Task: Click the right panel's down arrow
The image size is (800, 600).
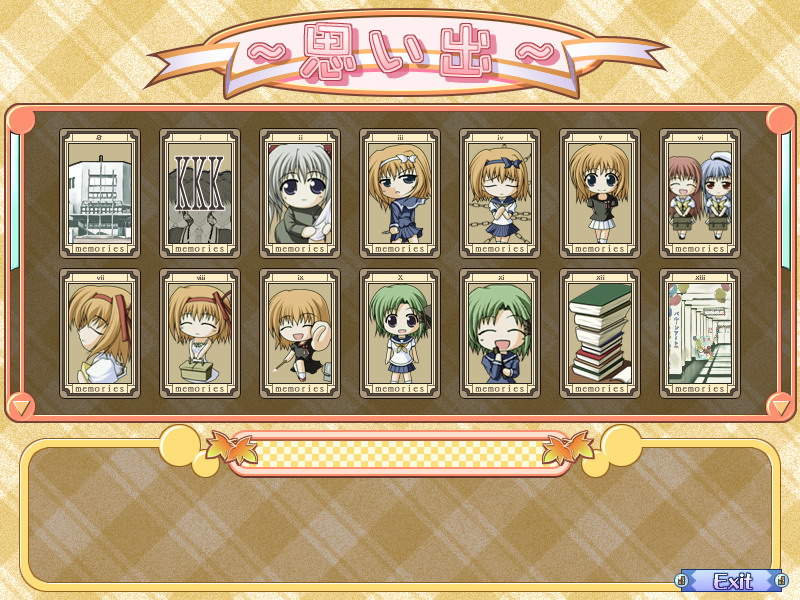Action: [x=780, y=405]
